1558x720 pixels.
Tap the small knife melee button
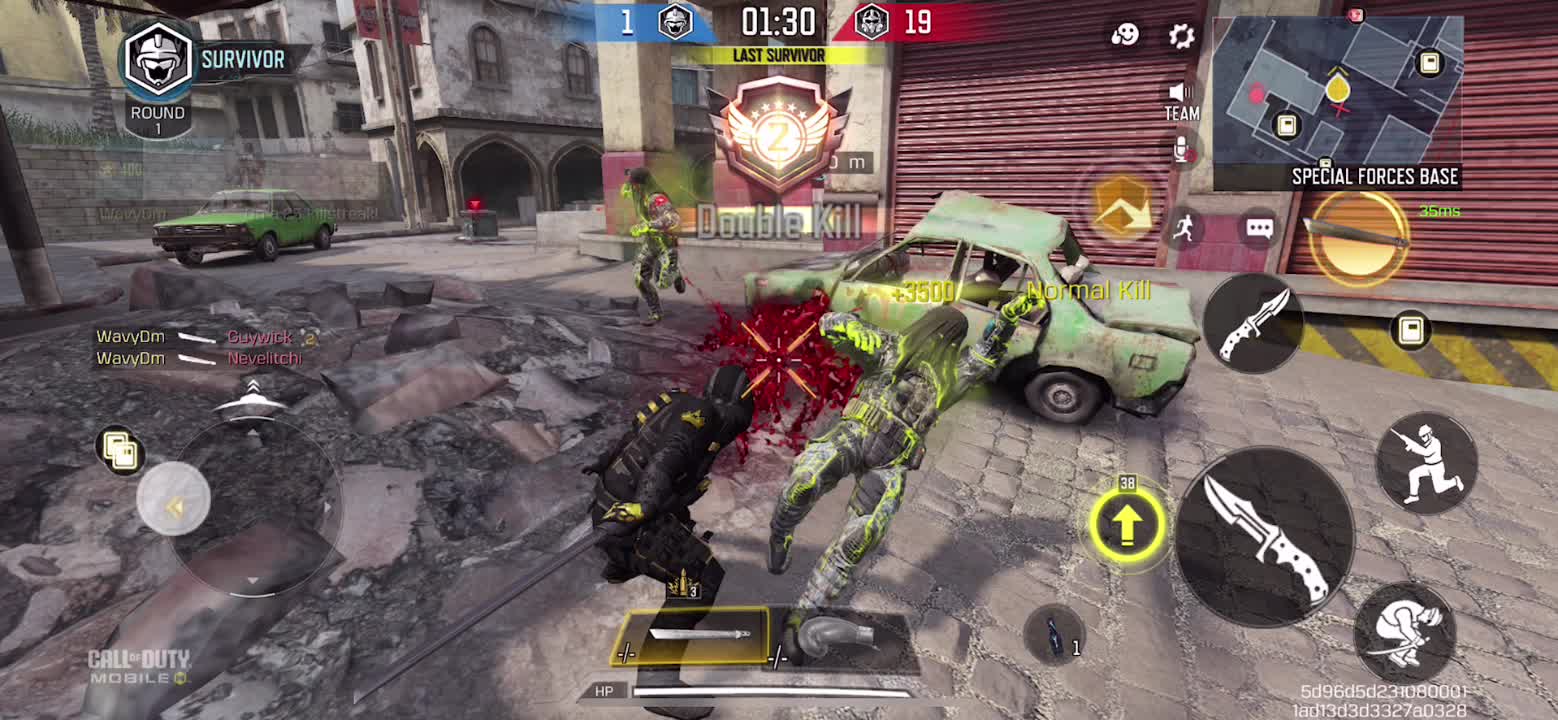click(x=1252, y=323)
